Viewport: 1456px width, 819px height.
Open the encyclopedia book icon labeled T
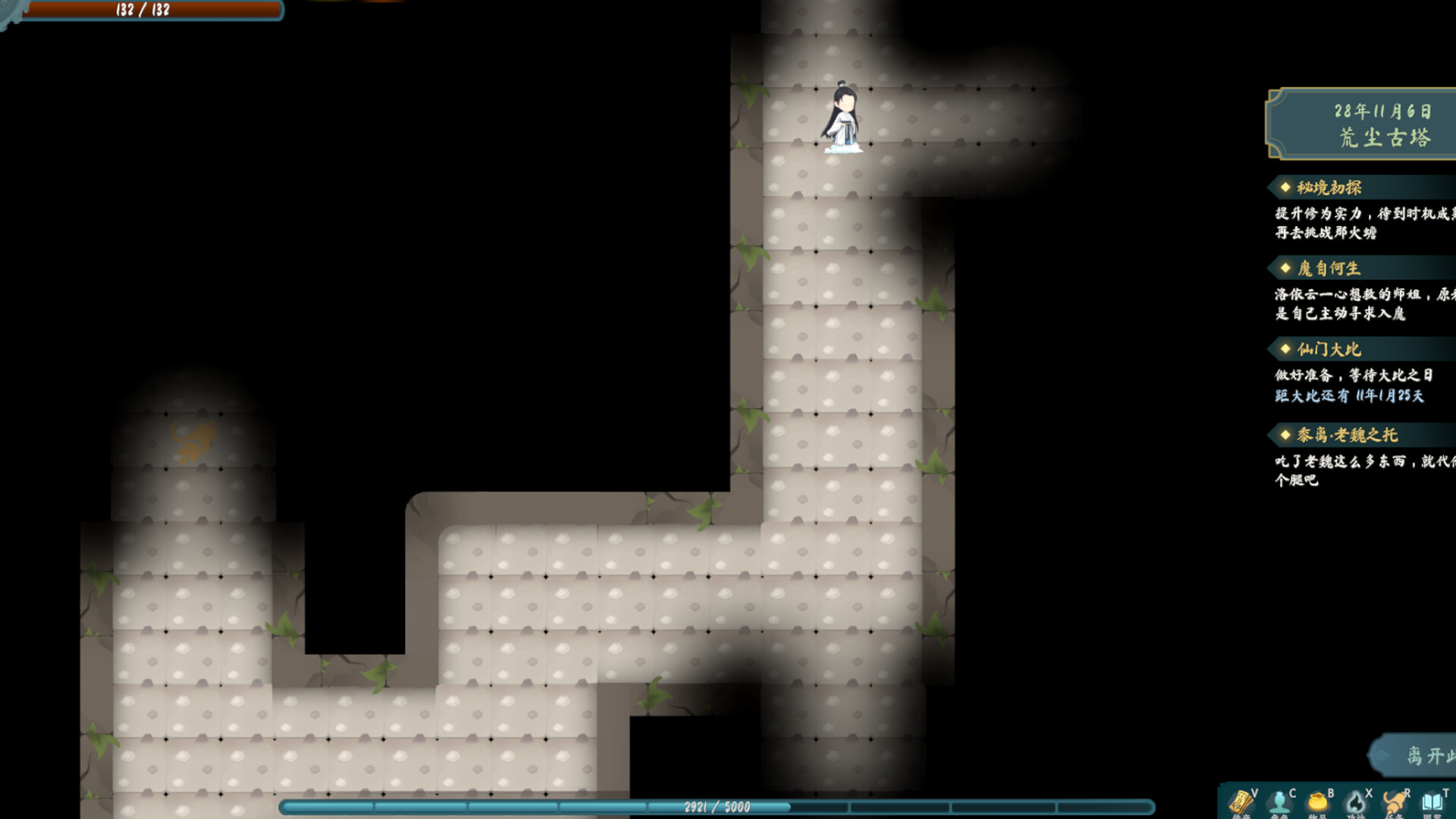pyautogui.click(x=1433, y=802)
